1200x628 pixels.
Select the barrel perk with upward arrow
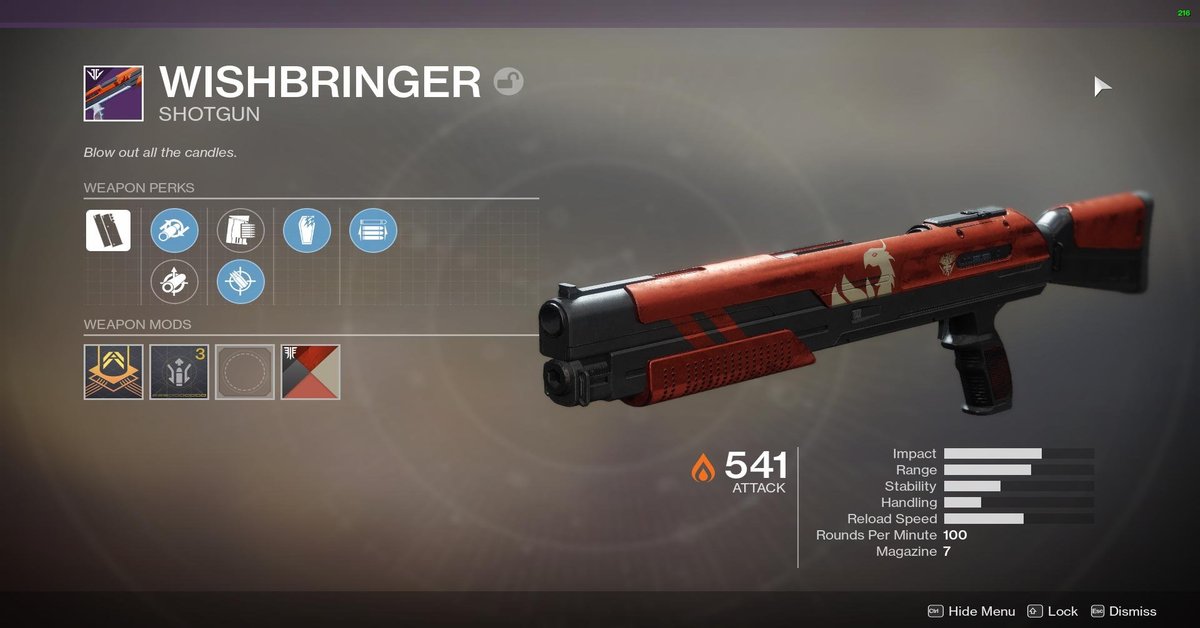point(174,282)
